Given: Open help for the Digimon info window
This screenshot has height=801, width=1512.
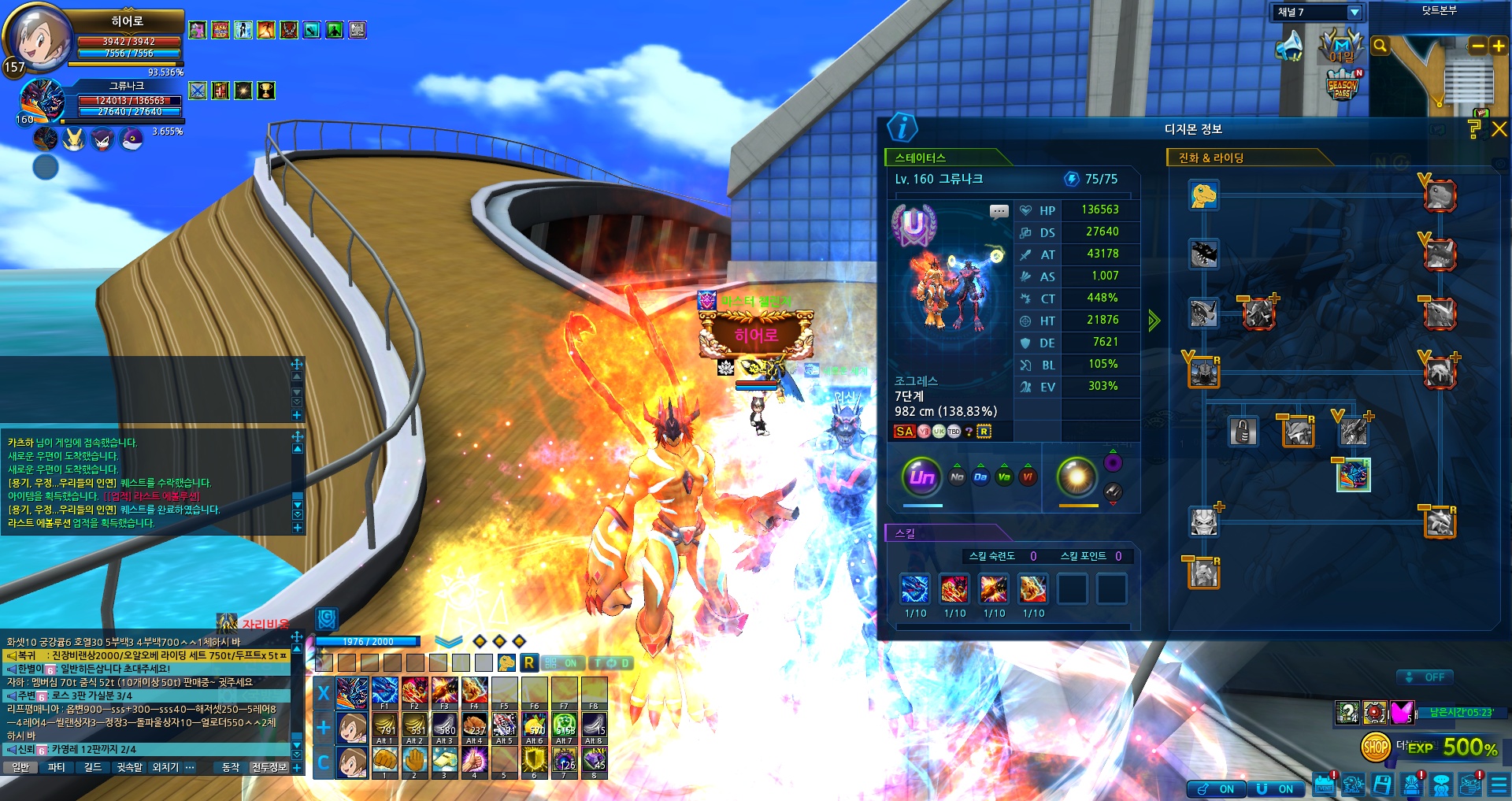Looking at the screenshot, I should (1475, 129).
